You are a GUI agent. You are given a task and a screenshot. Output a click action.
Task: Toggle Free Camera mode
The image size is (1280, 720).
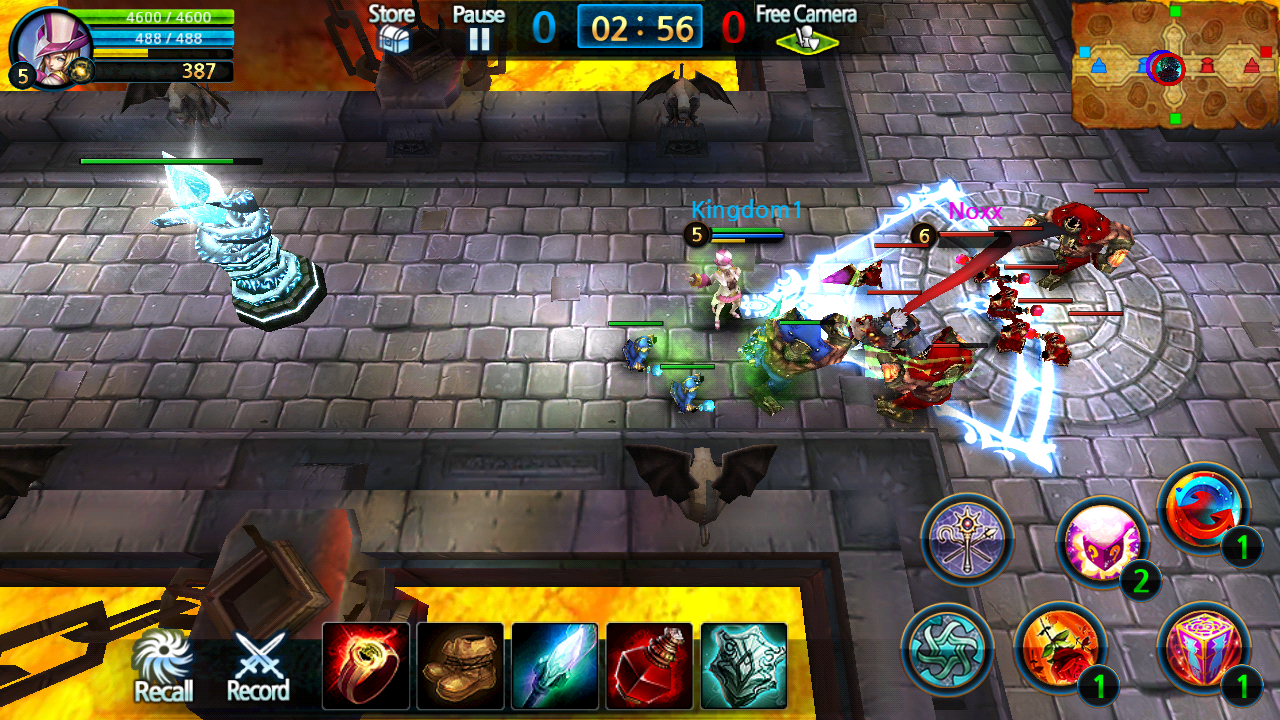click(806, 30)
